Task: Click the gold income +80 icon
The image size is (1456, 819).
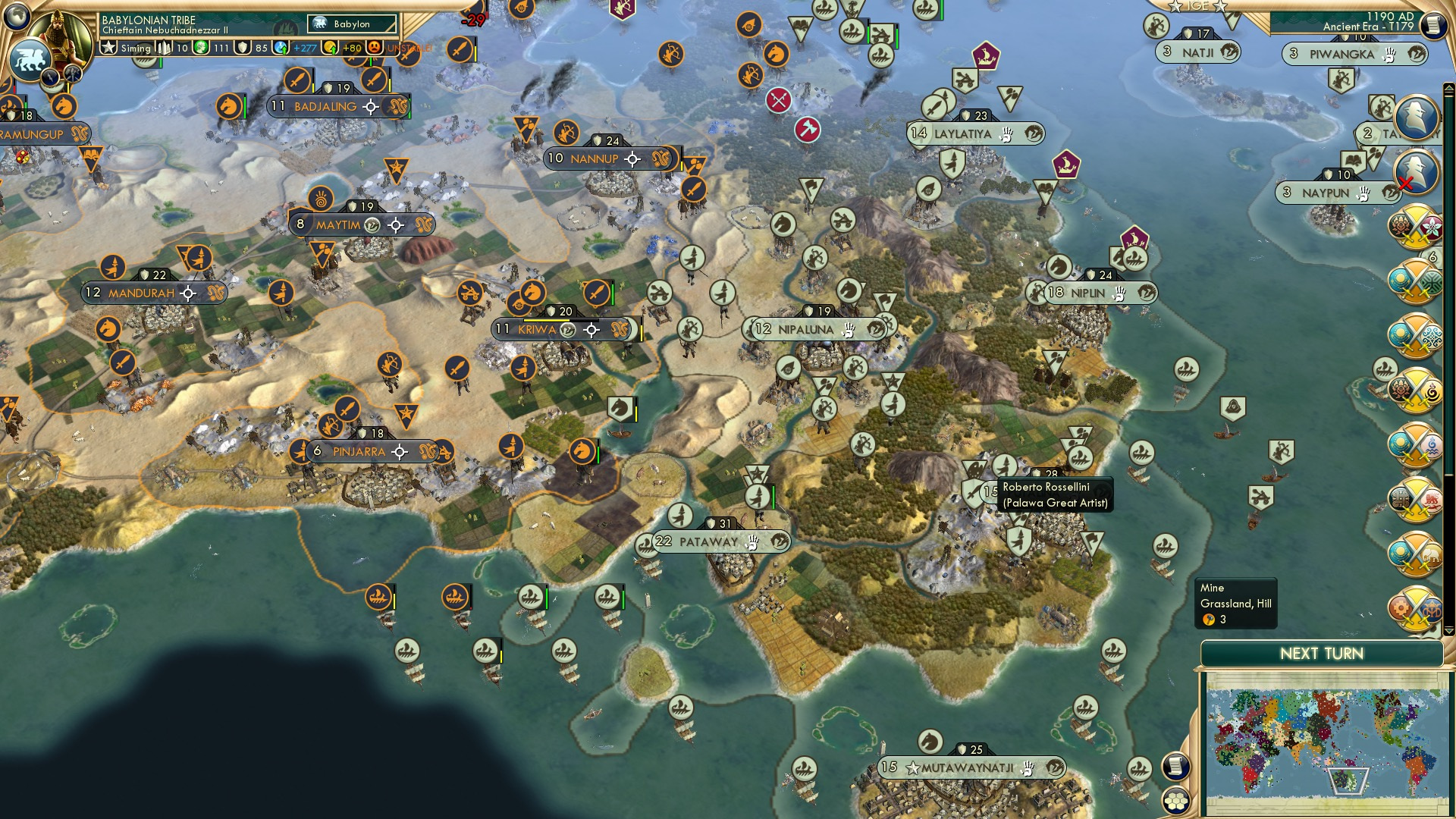Action: [331, 47]
